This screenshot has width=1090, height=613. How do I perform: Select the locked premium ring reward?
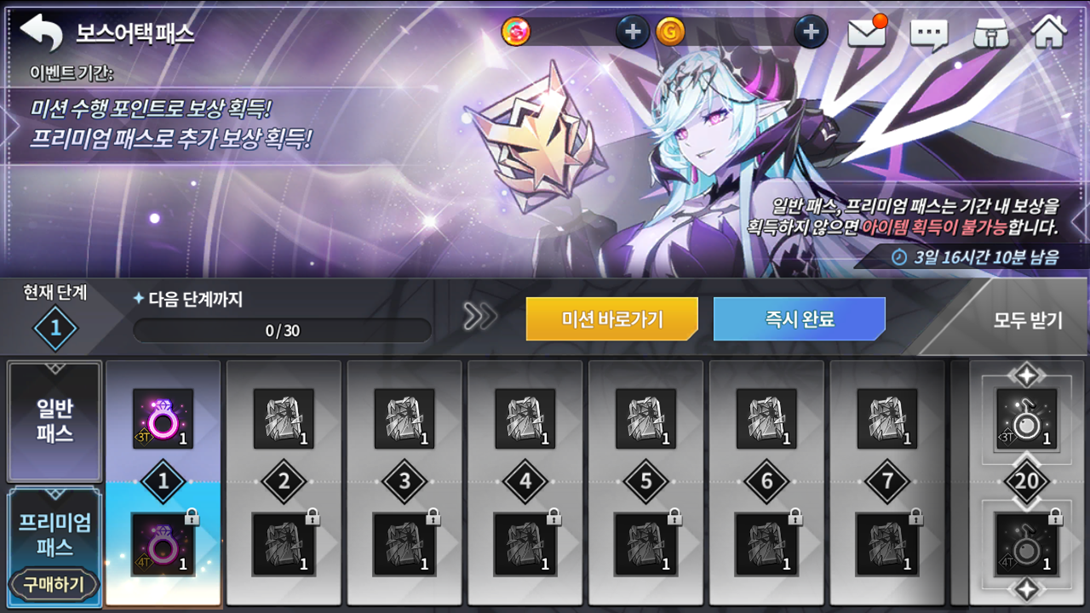[x=163, y=546]
